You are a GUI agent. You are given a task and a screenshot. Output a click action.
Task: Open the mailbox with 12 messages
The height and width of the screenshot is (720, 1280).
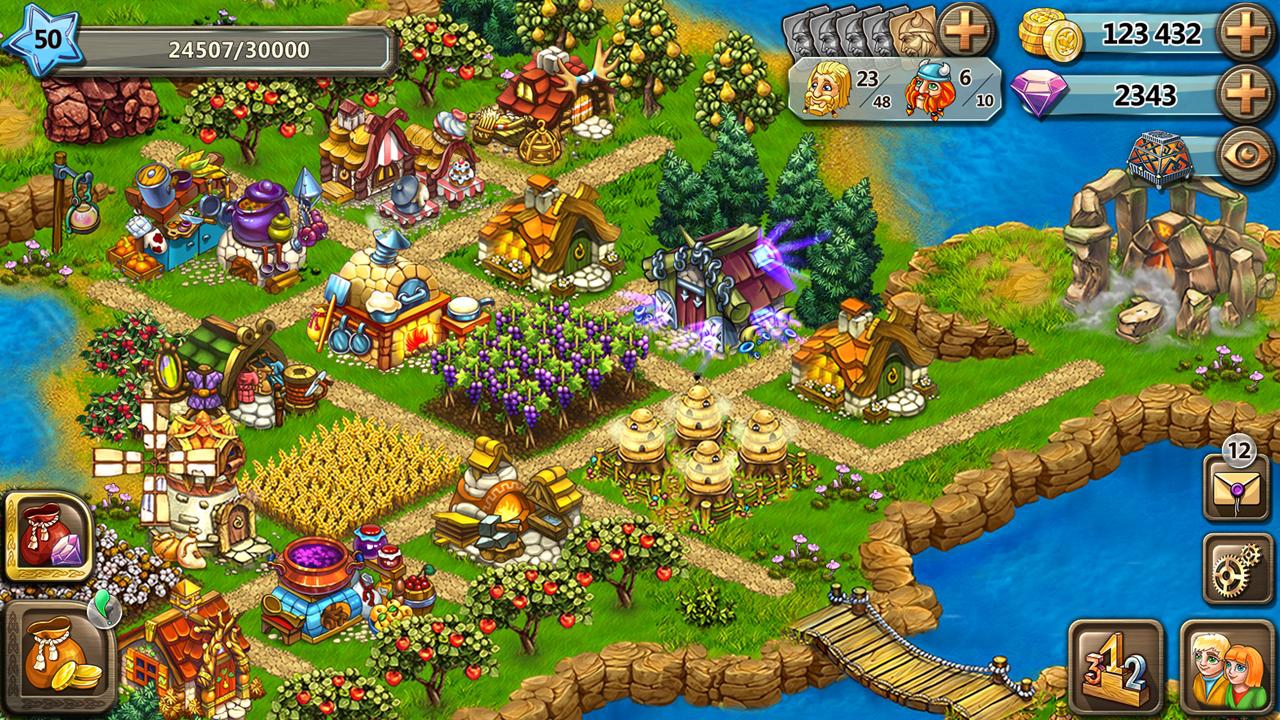[x=1237, y=488]
